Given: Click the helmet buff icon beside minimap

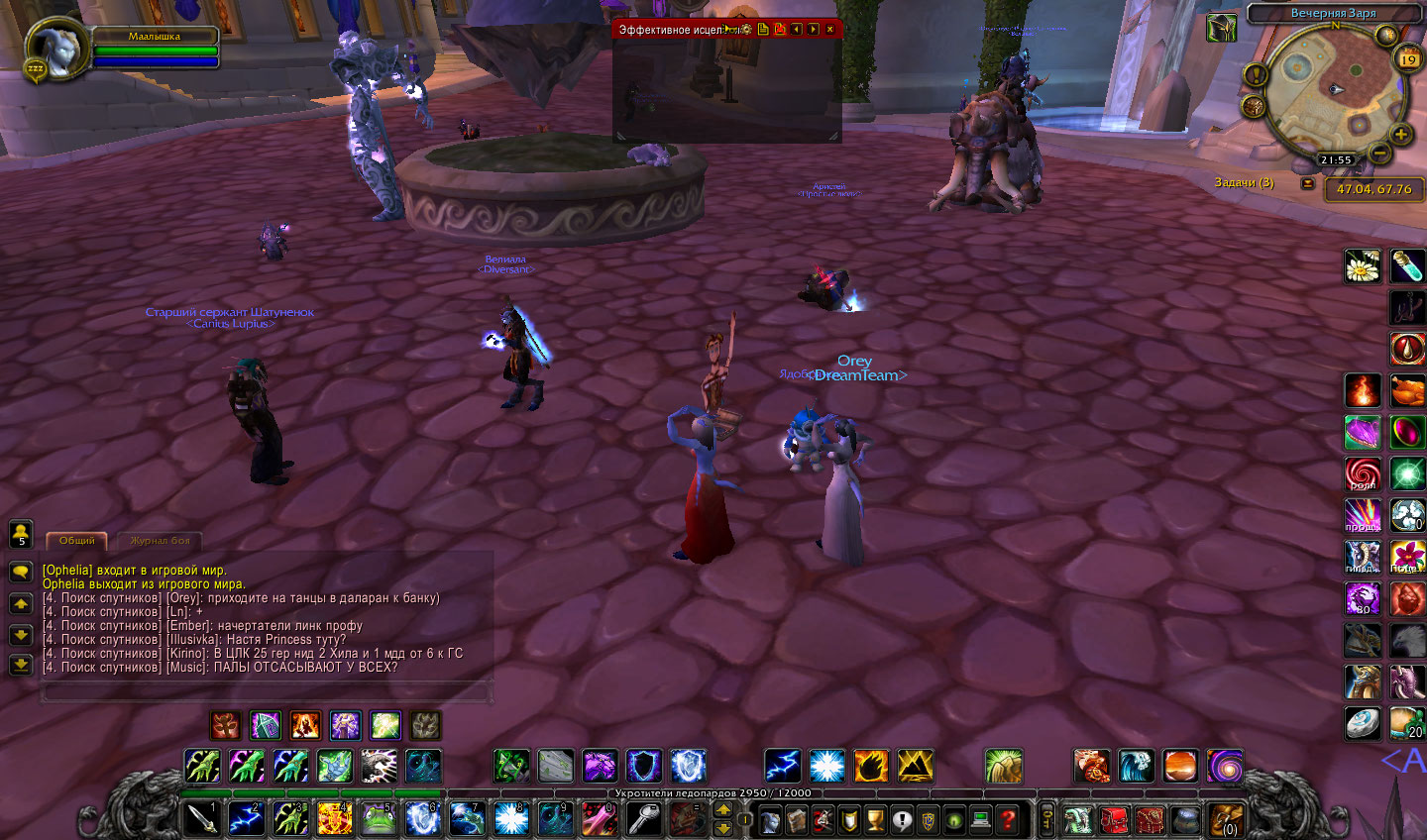Looking at the screenshot, I should coord(1221,28).
